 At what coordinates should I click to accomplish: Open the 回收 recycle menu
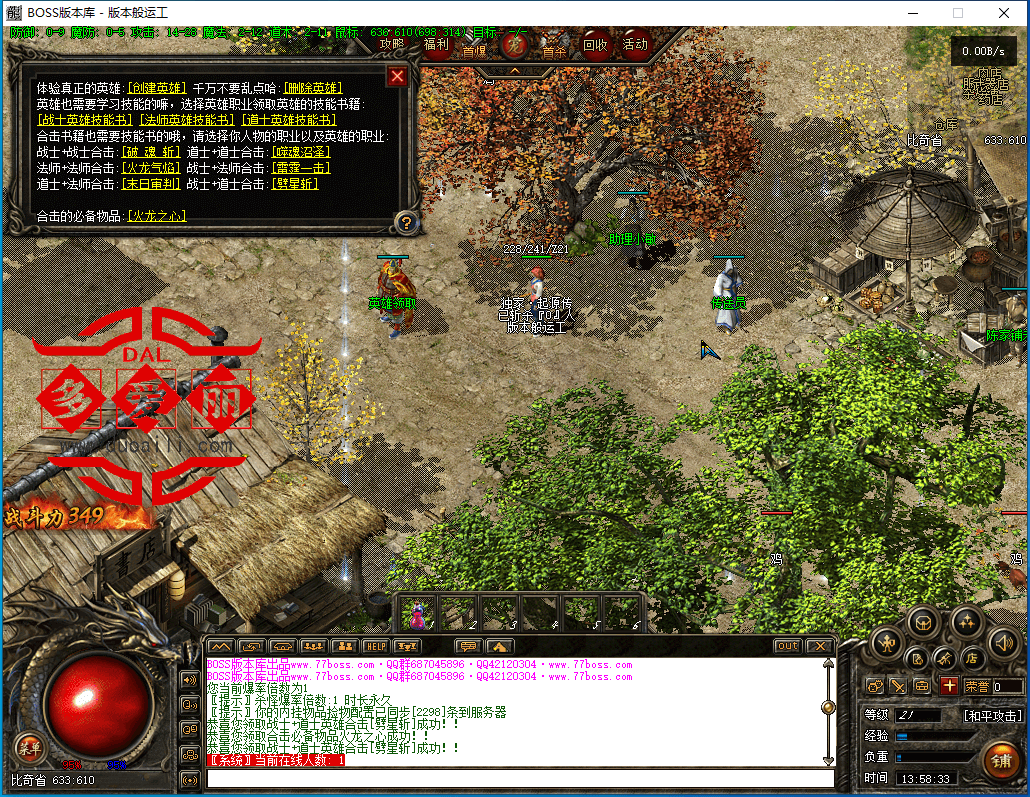595,44
